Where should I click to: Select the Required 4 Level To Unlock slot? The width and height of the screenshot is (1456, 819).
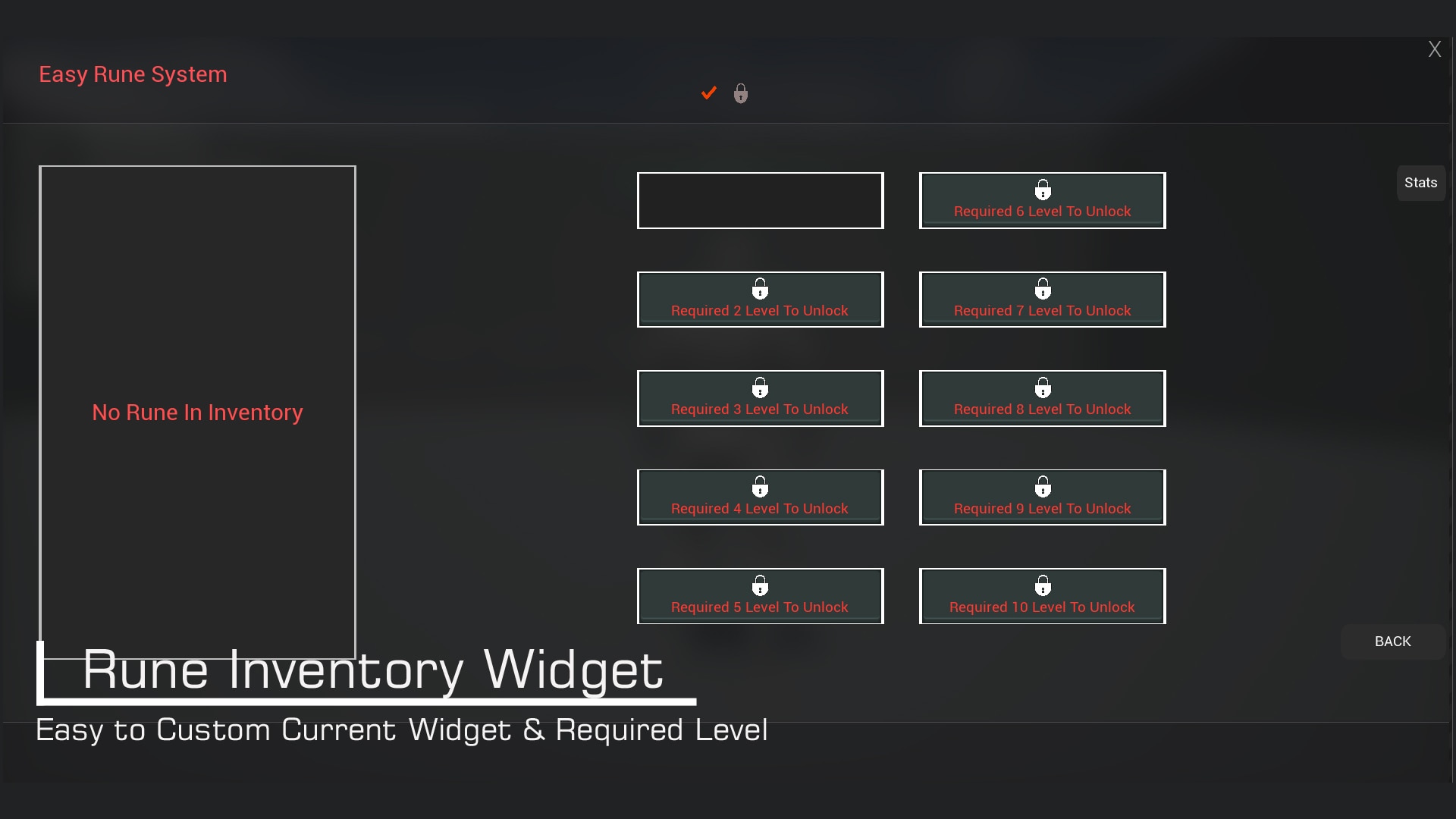(x=760, y=497)
